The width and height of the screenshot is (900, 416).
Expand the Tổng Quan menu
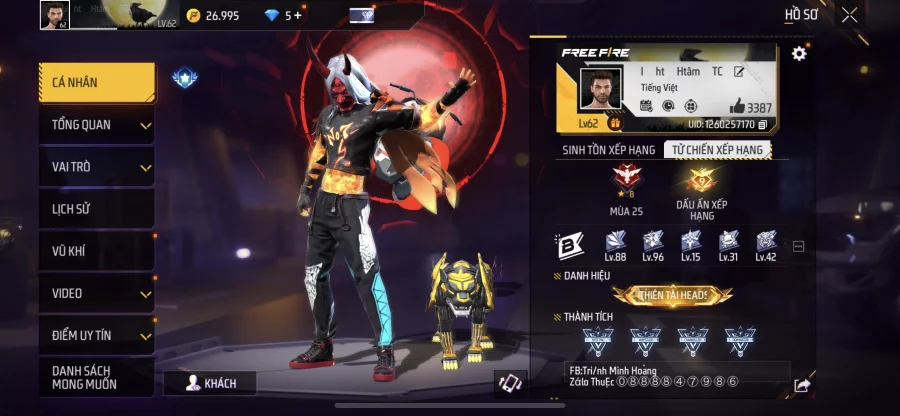97,125
